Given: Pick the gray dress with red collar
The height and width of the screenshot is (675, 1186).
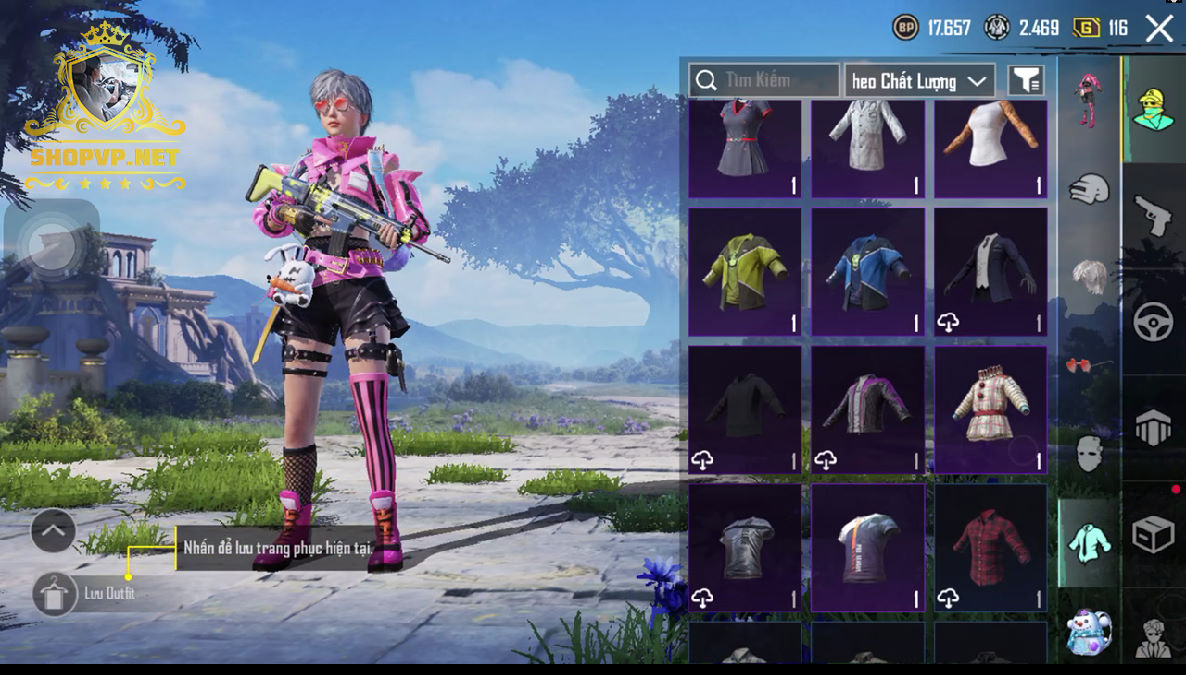Looking at the screenshot, I should (744, 144).
